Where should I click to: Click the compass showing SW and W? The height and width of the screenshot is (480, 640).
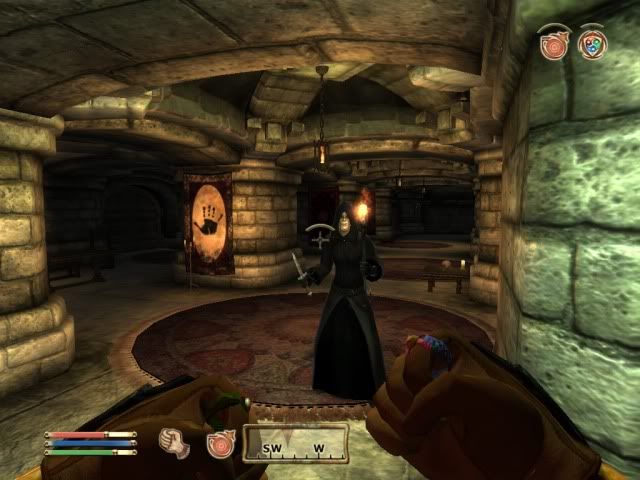pyautogui.click(x=295, y=444)
